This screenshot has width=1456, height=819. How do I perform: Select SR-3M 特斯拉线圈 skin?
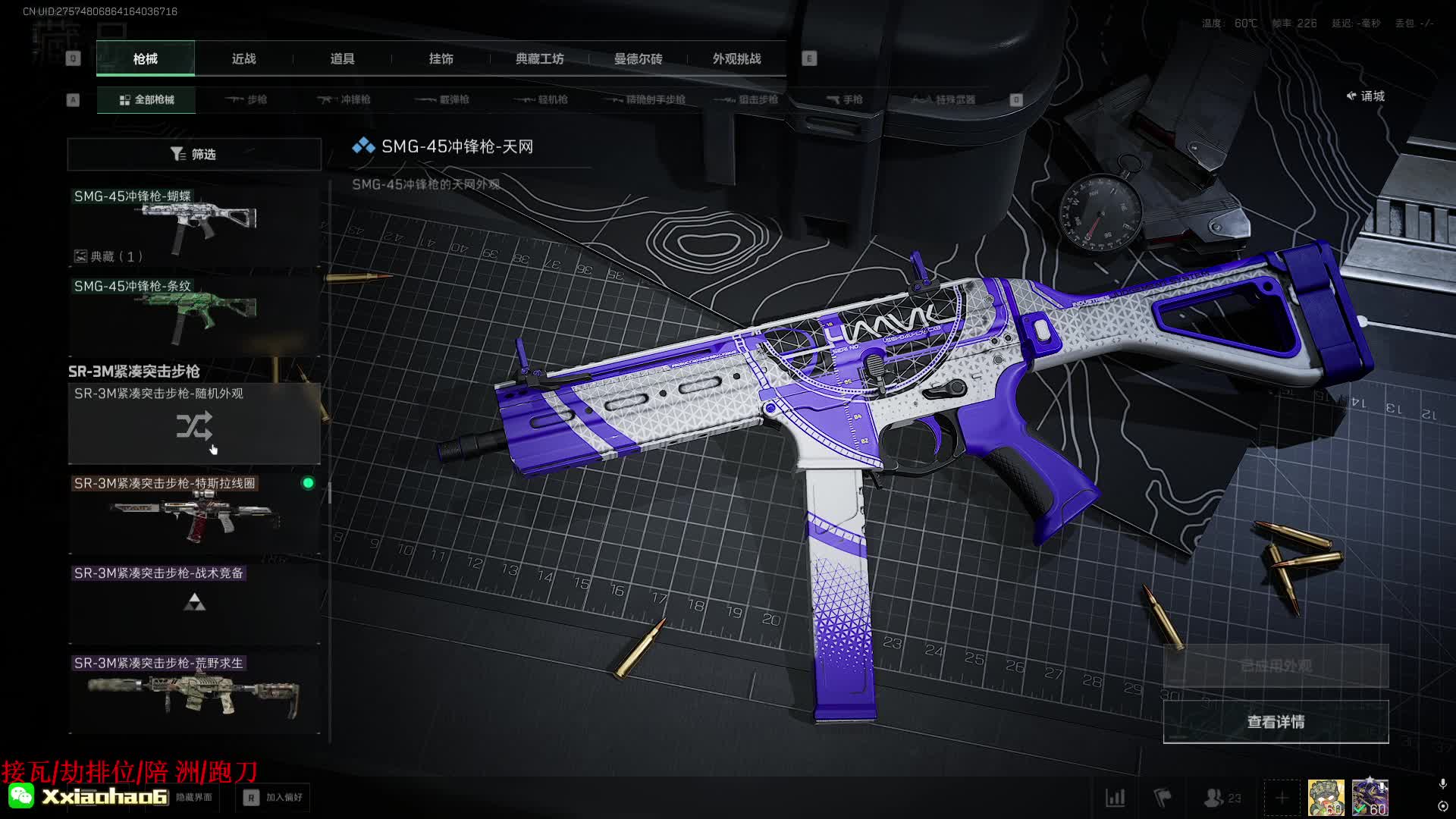tap(194, 514)
